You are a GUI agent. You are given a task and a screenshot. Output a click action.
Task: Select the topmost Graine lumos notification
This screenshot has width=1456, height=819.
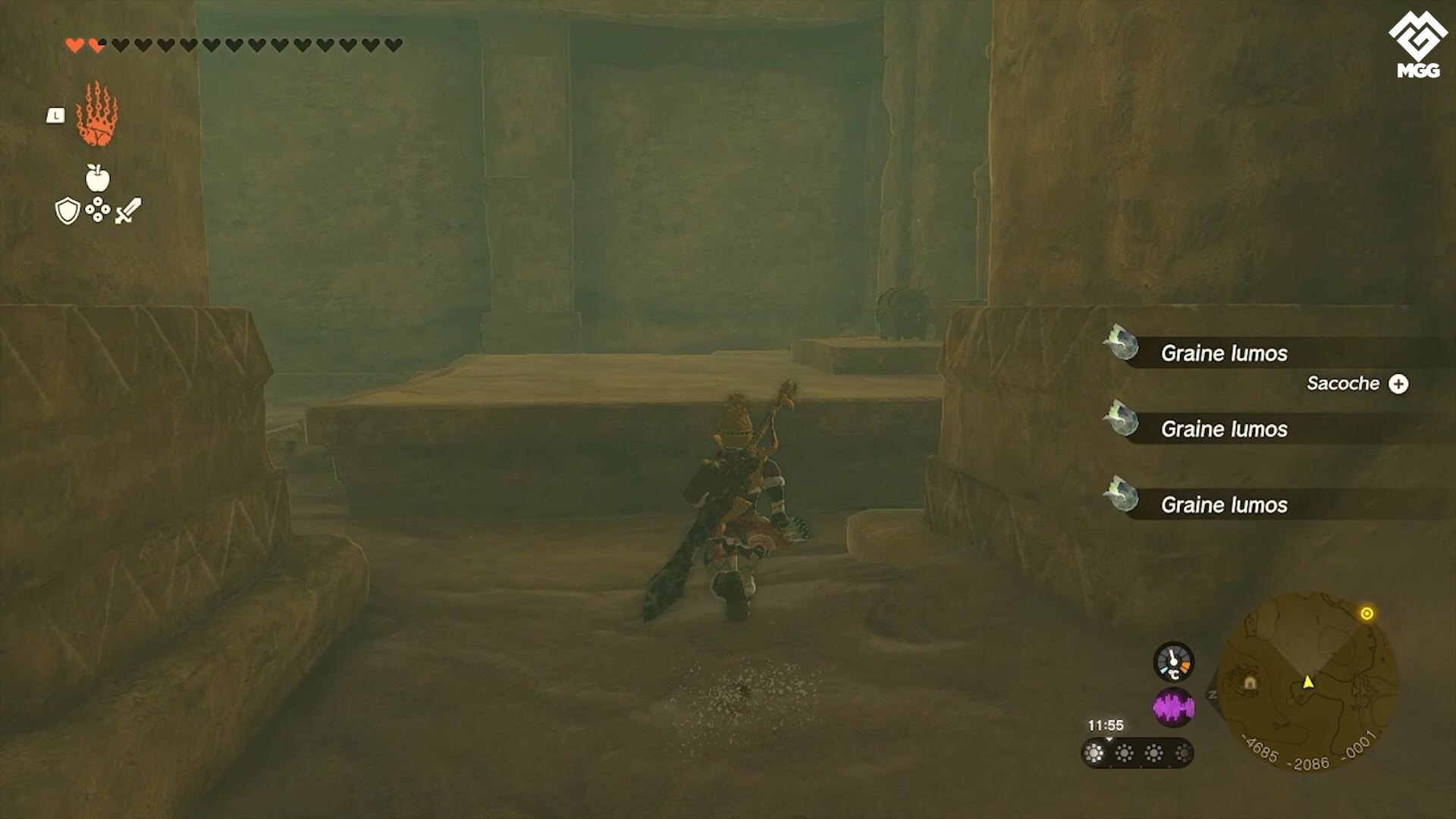(x=1224, y=353)
